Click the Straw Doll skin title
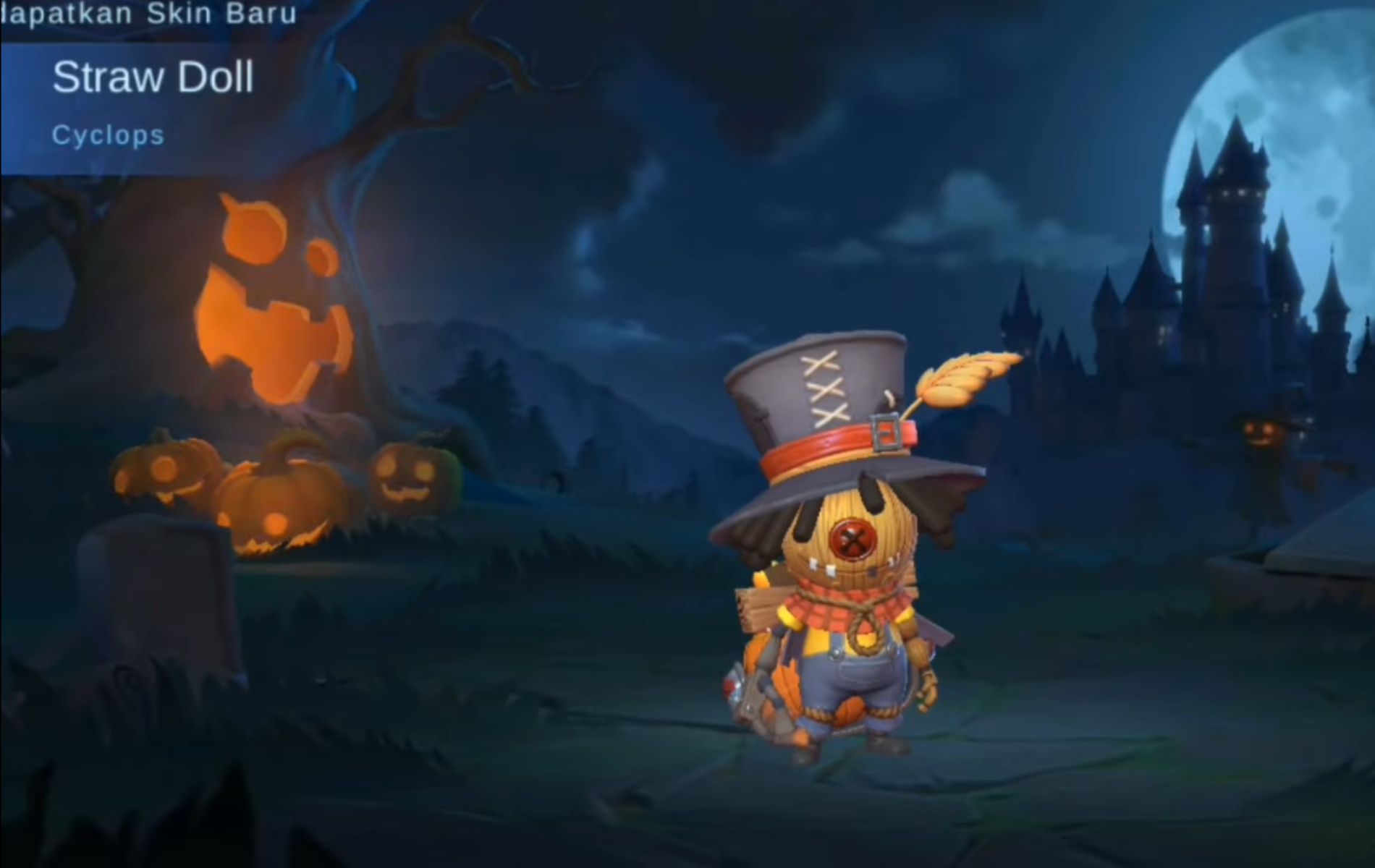1375x868 pixels. click(154, 77)
